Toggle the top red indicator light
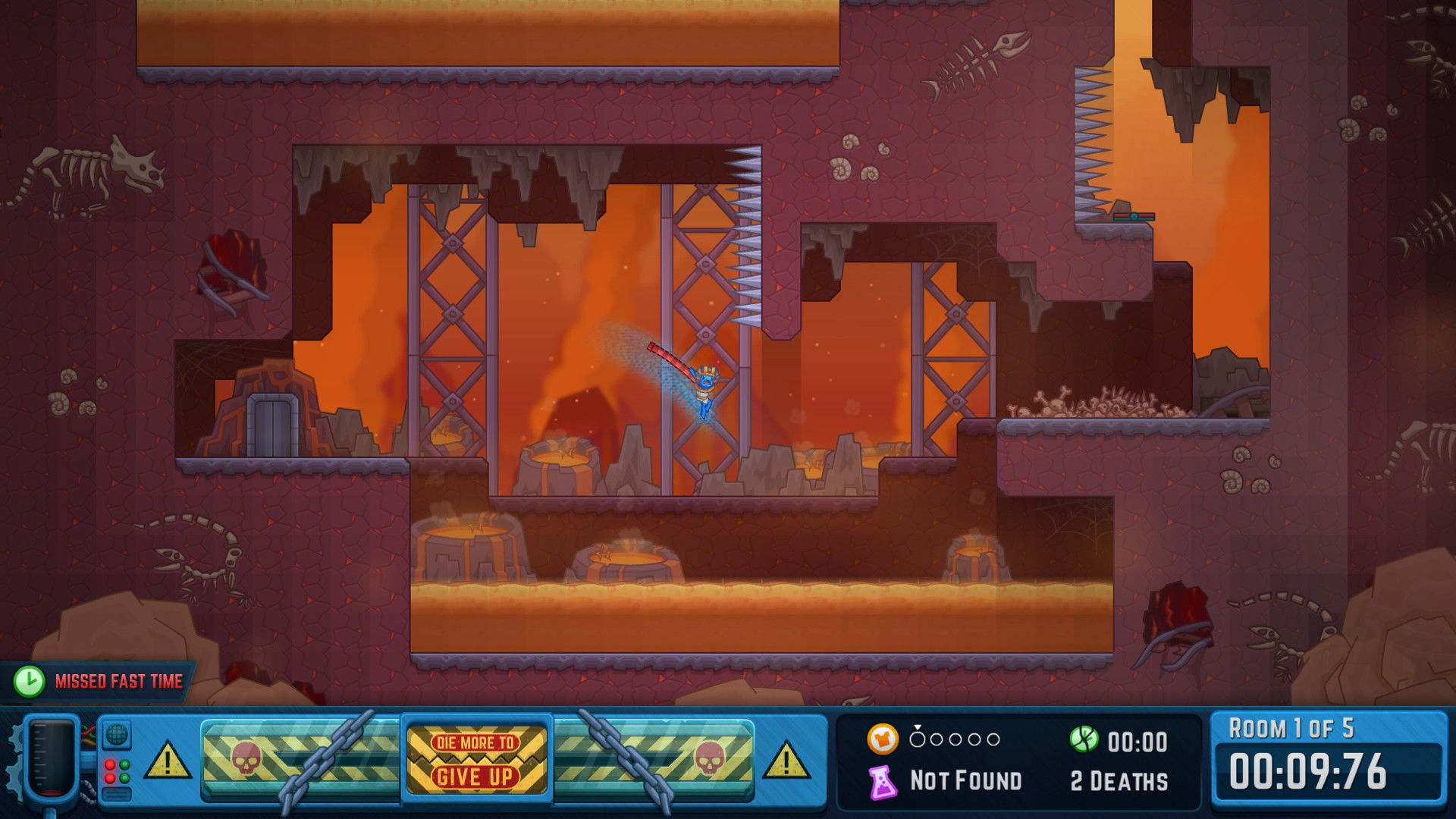 click(x=110, y=764)
